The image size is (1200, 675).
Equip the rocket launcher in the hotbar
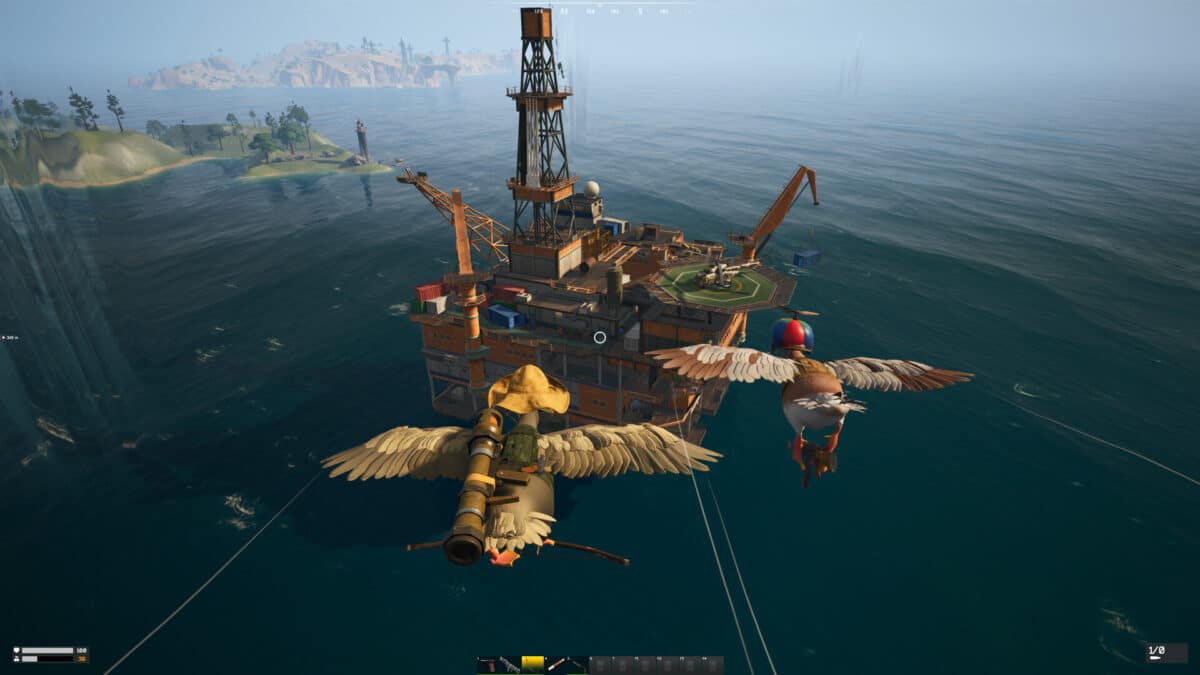(509, 664)
